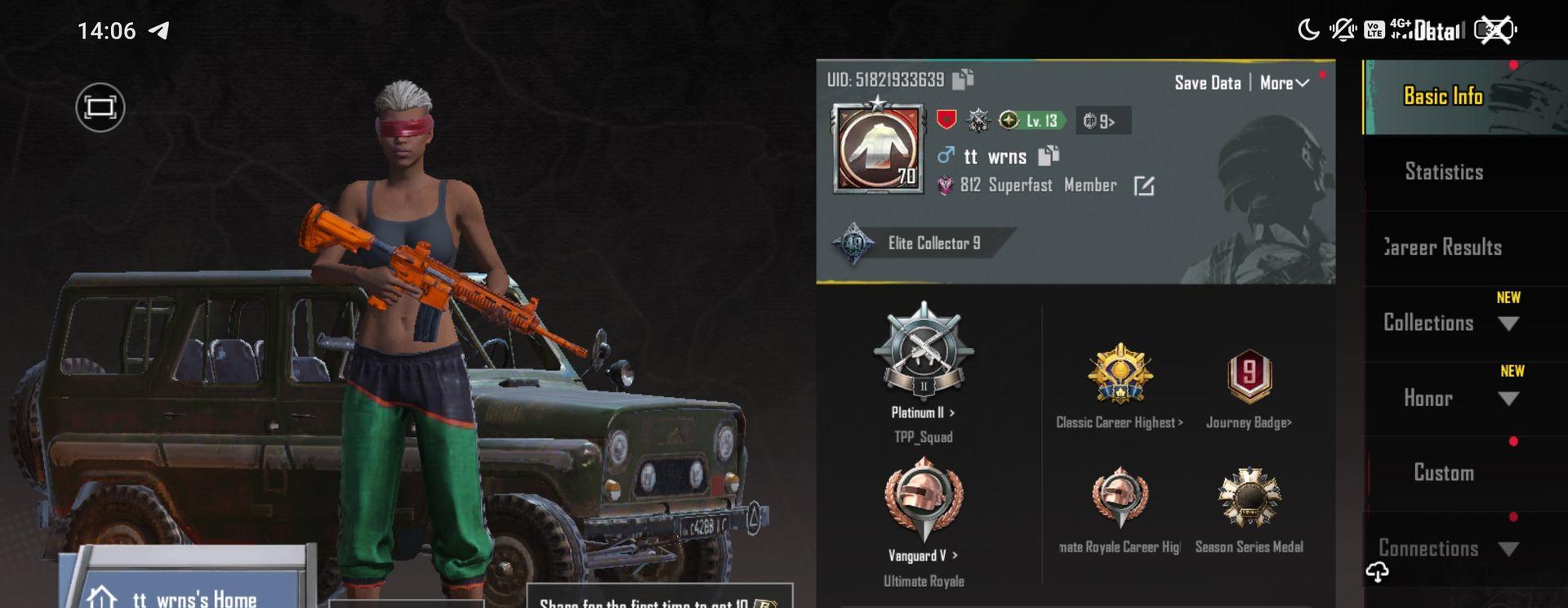Expand the Honor section
The width and height of the screenshot is (1568, 608).
coord(1445,398)
